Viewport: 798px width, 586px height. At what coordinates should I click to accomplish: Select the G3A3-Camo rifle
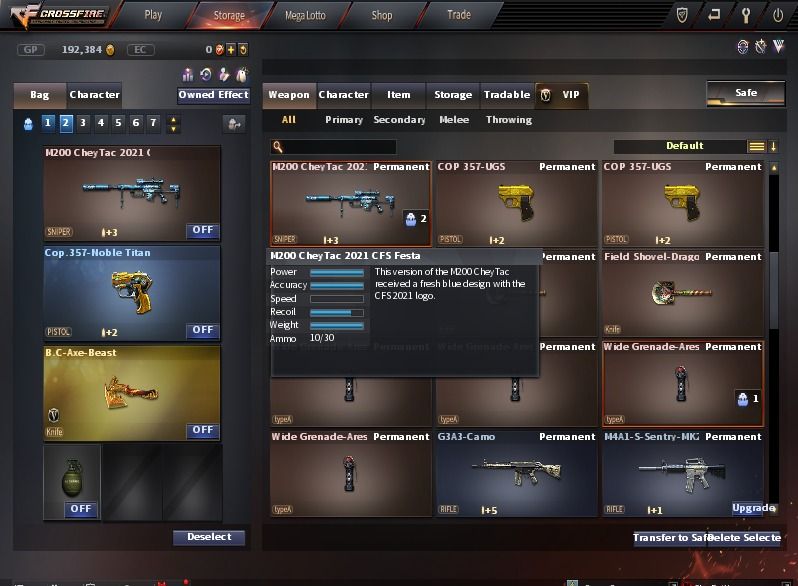point(516,474)
